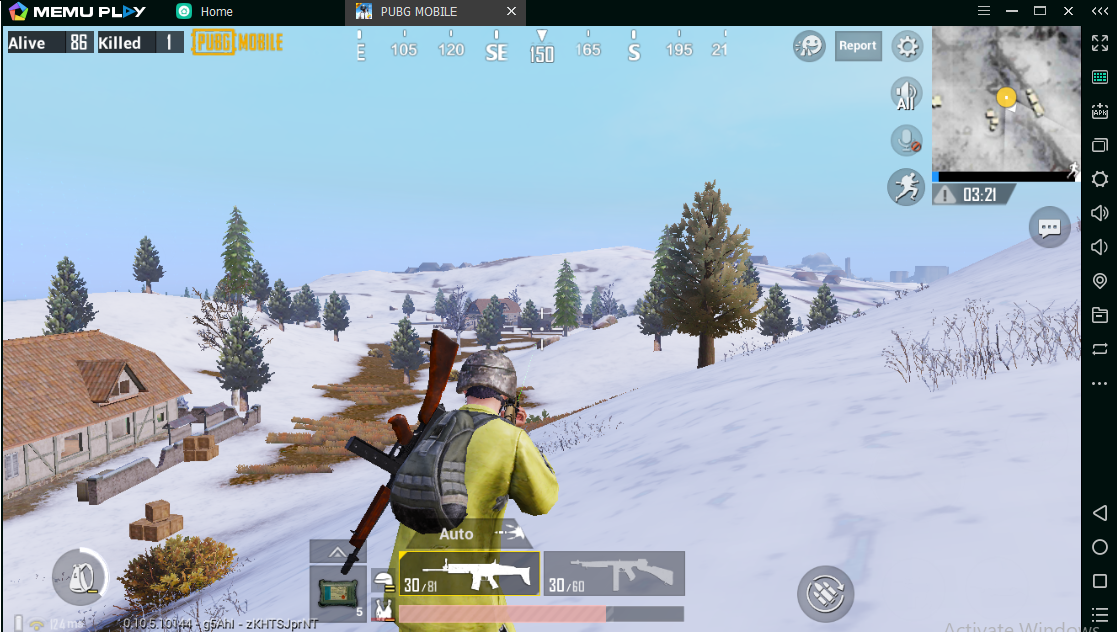Image resolution: width=1117 pixels, height=632 pixels.
Task: Tap the emote smiley face icon
Action: point(809,46)
